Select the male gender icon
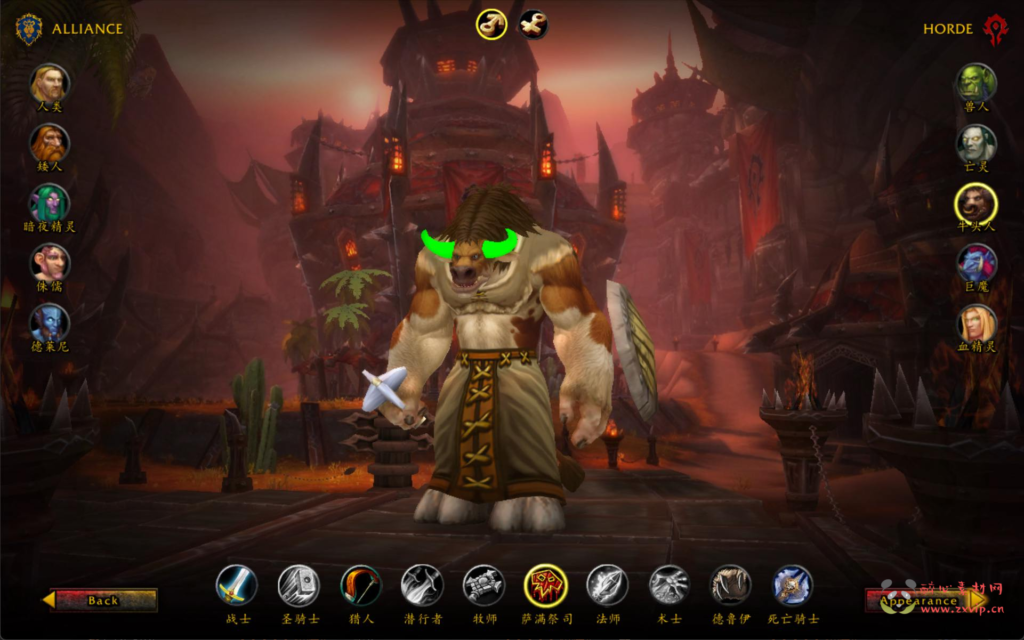 (x=490, y=24)
